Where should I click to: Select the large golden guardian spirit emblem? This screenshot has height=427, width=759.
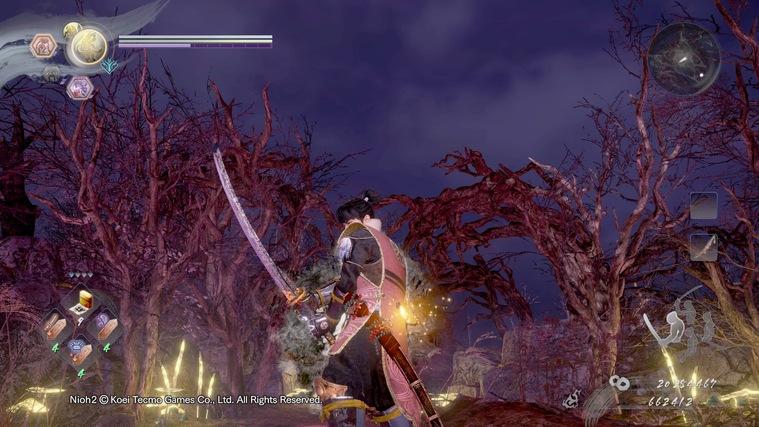[x=88, y=46]
